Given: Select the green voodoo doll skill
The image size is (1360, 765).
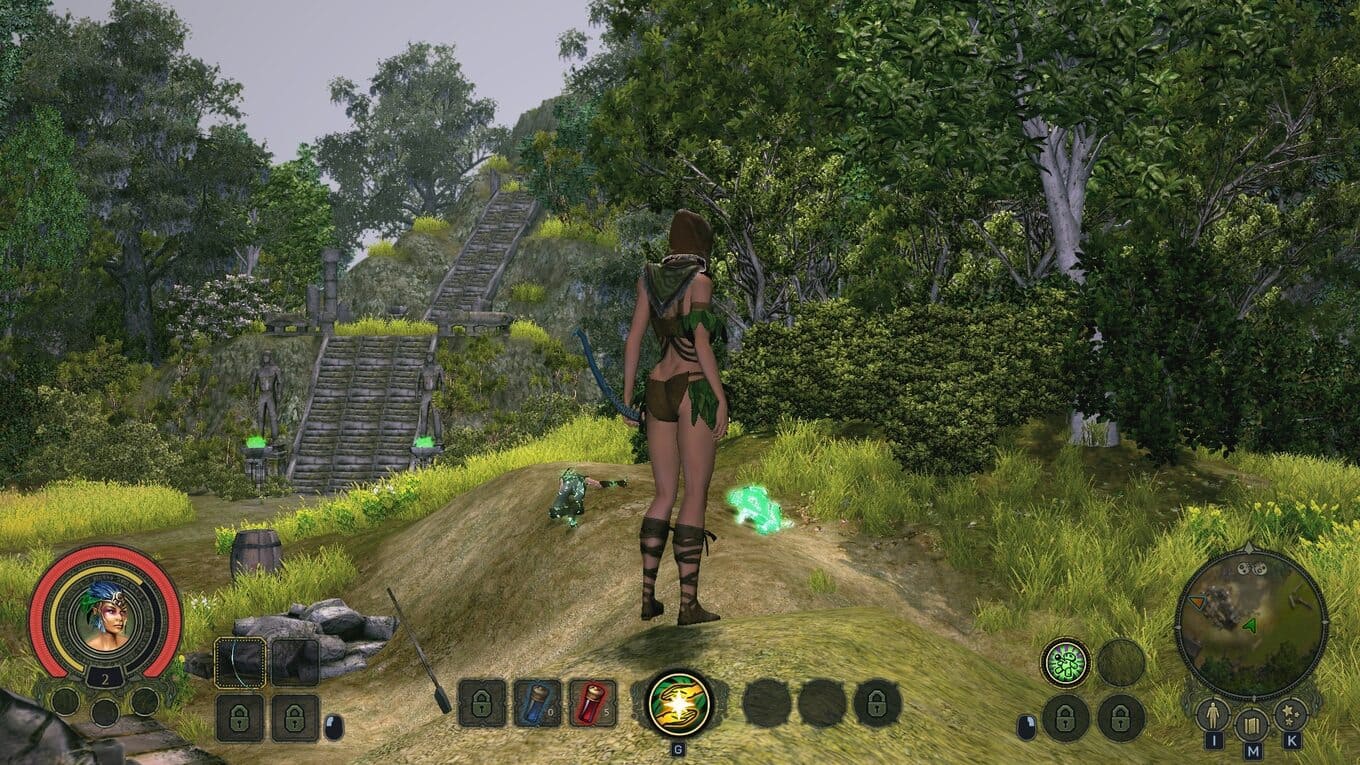Looking at the screenshot, I should pos(1065,662).
